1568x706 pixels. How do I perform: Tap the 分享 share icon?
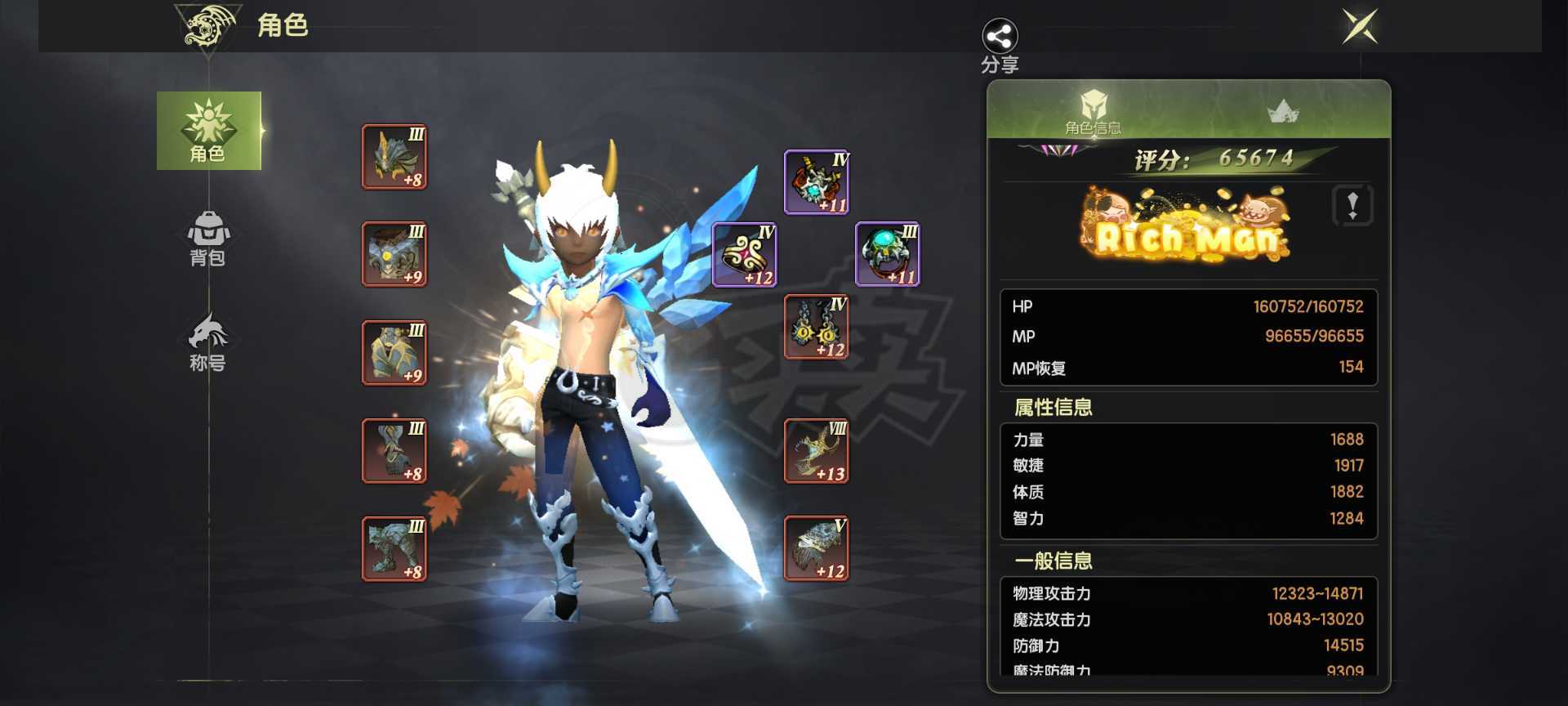(1000, 37)
